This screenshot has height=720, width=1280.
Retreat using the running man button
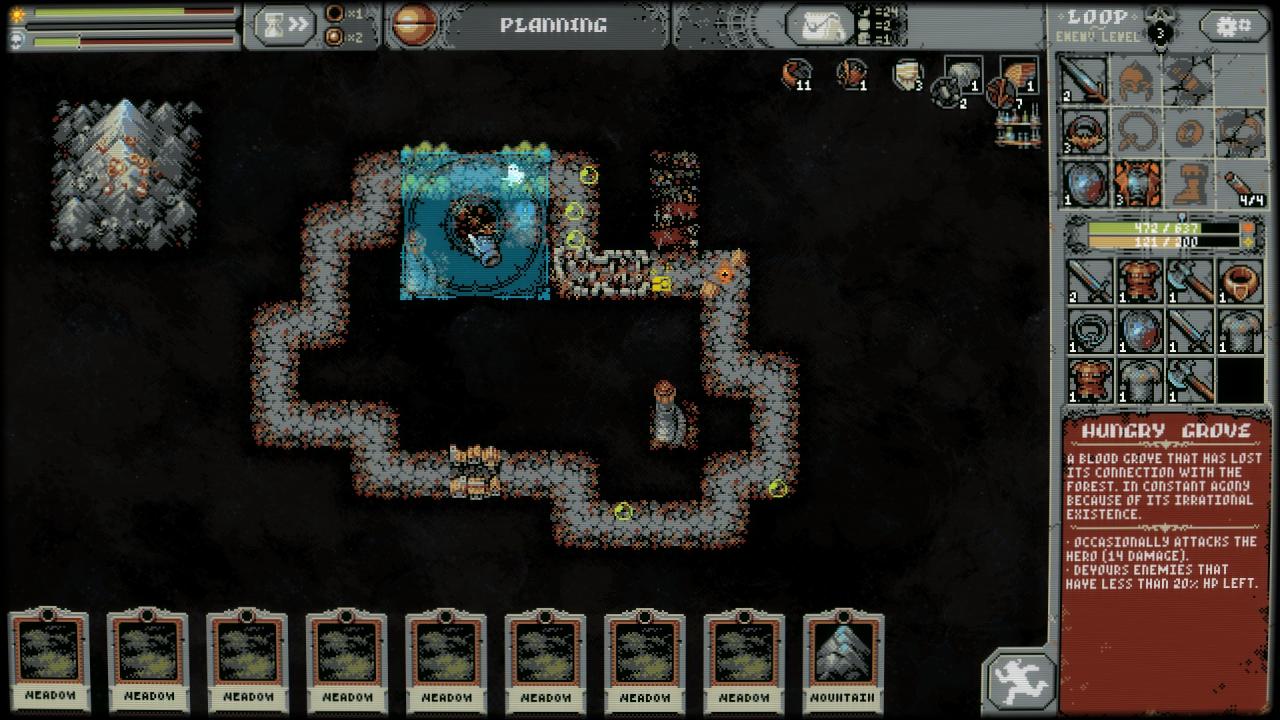tap(1020, 681)
